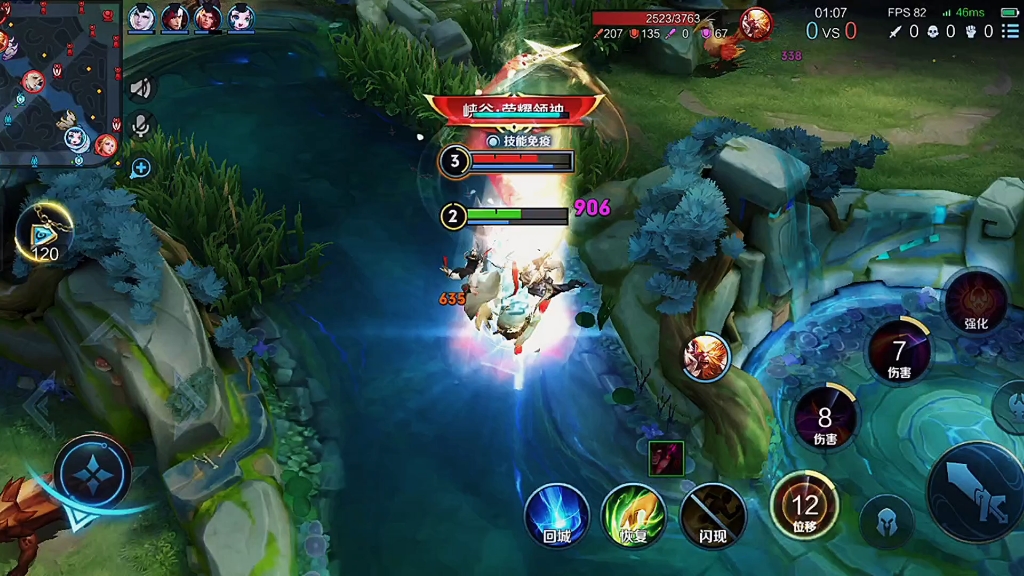
Task: Tap the helmet target-minion button
Action: tap(884, 520)
